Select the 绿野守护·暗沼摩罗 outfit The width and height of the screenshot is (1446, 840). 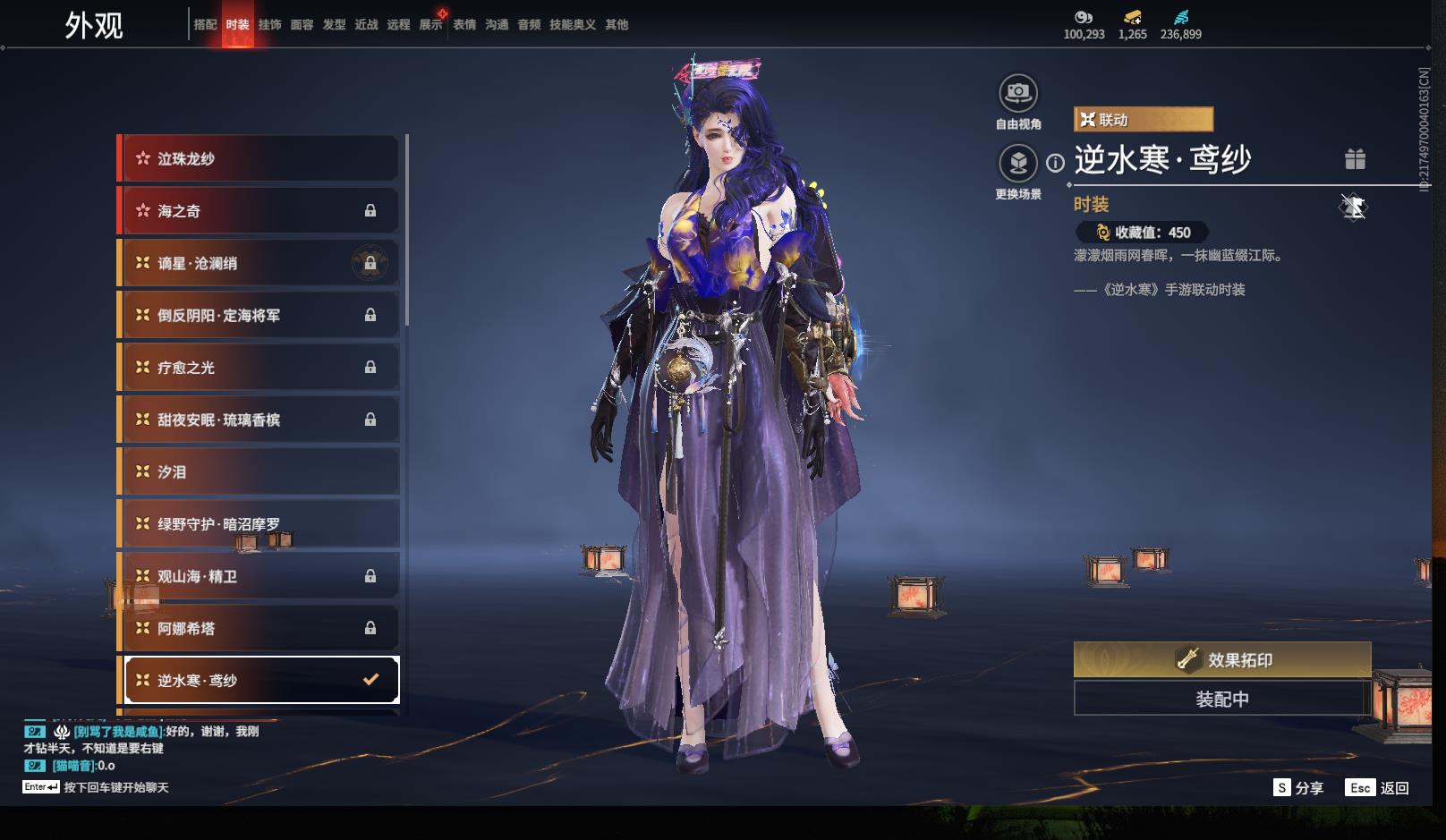coord(259,523)
